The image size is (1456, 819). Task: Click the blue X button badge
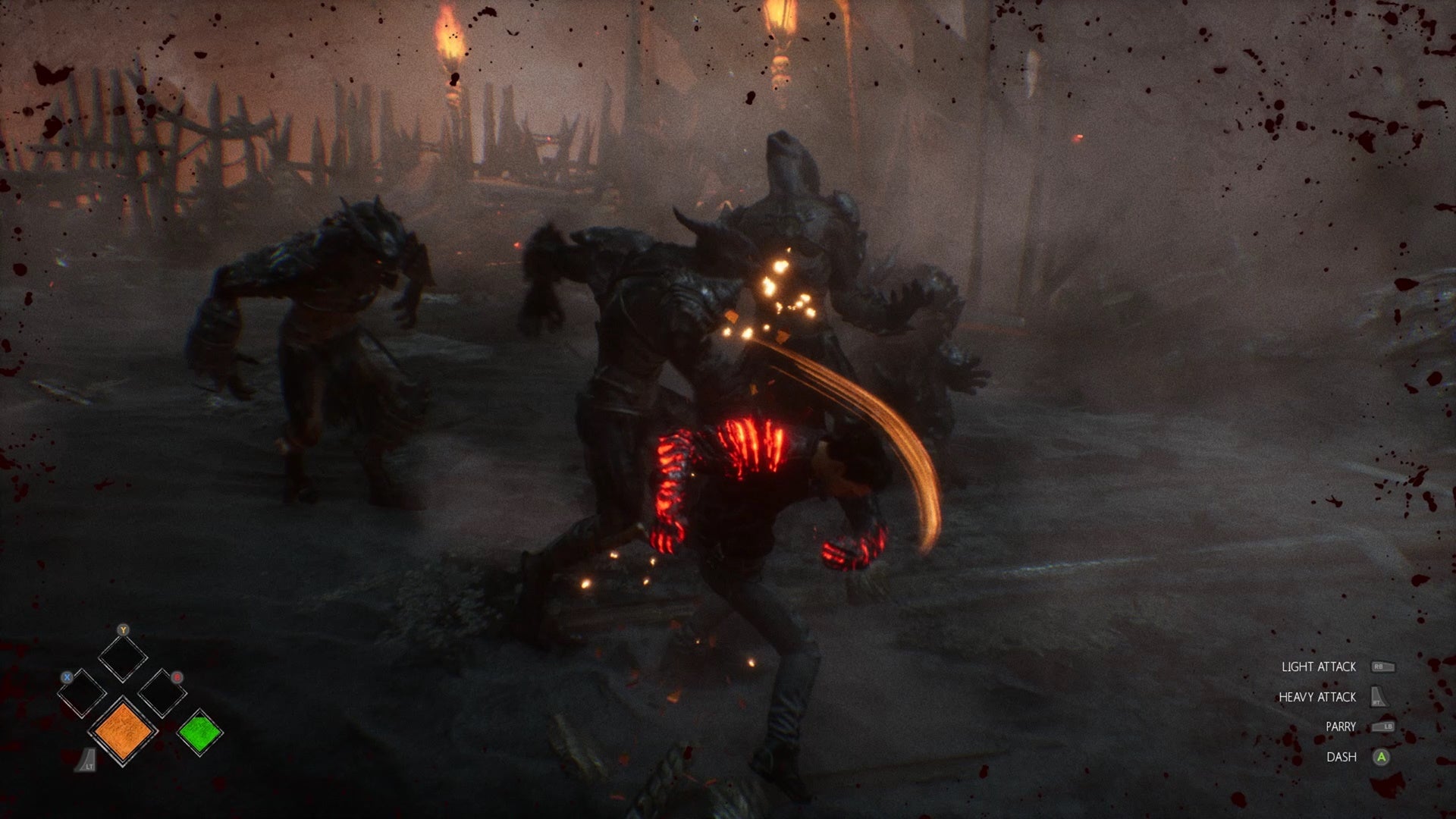click(x=67, y=677)
